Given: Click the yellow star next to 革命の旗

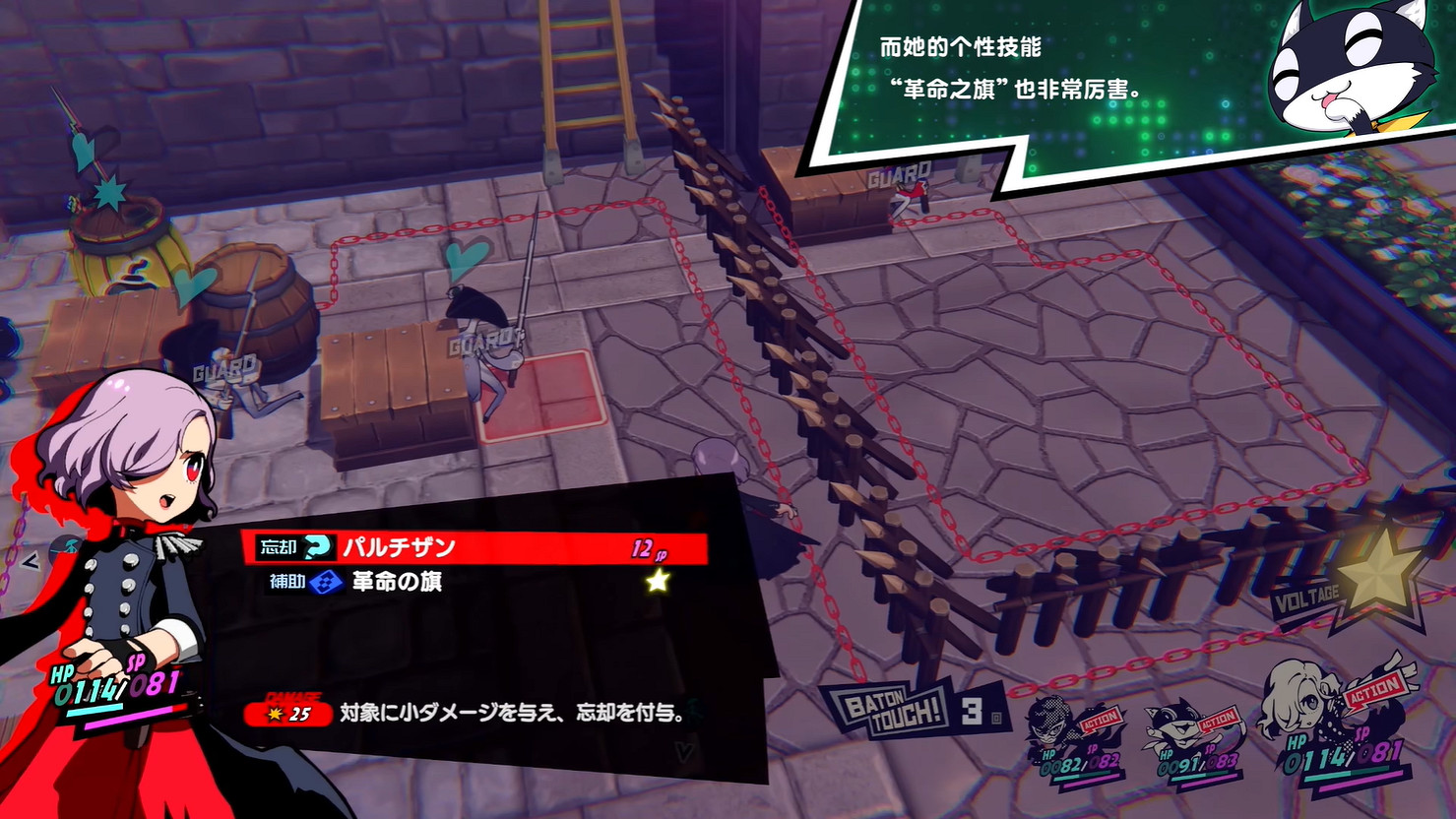Looking at the screenshot, I should pos(656,581).
